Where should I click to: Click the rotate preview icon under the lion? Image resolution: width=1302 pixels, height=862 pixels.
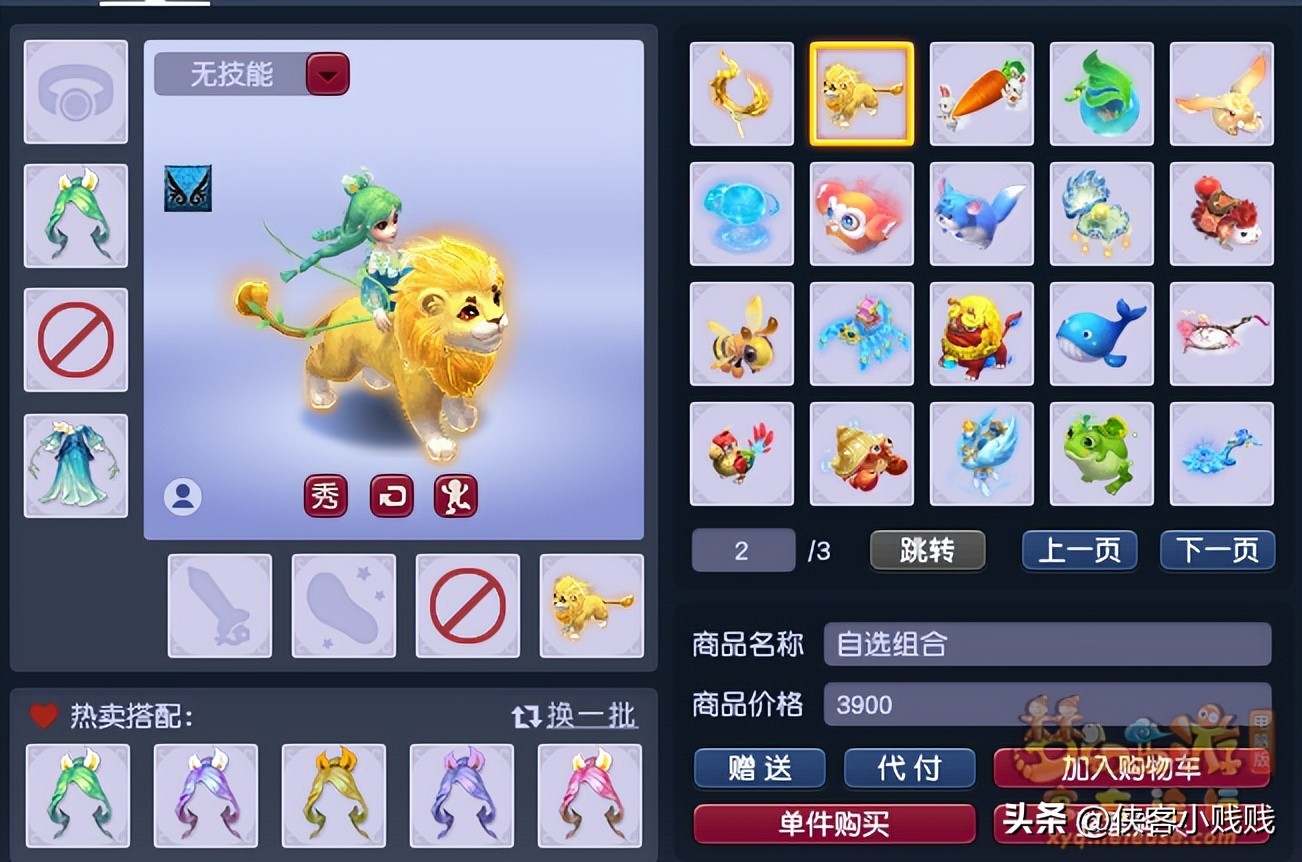[390, 496]
